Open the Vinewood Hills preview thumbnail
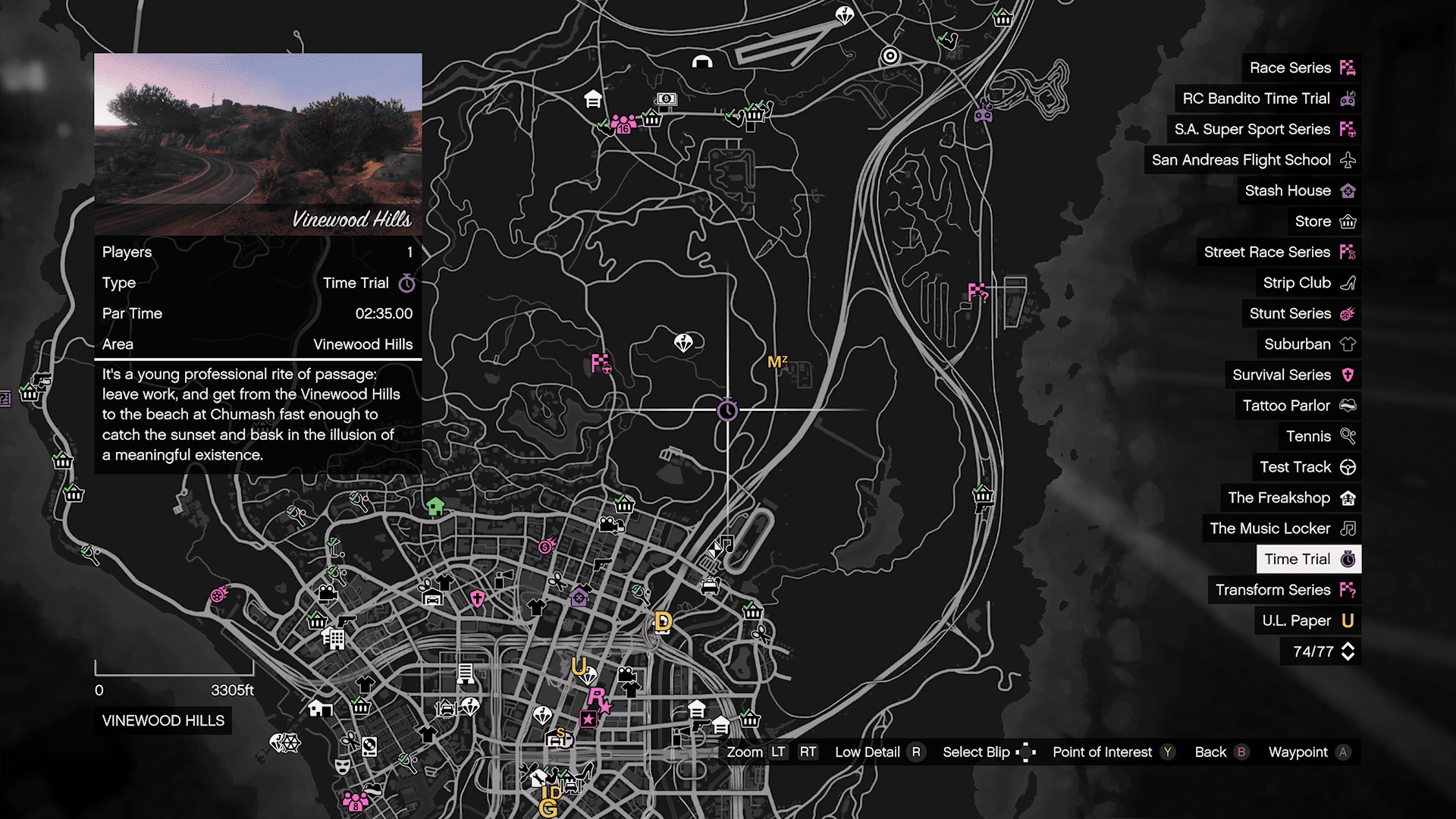This screenshot has width=1456, height=819. click(x=258, y=144)
